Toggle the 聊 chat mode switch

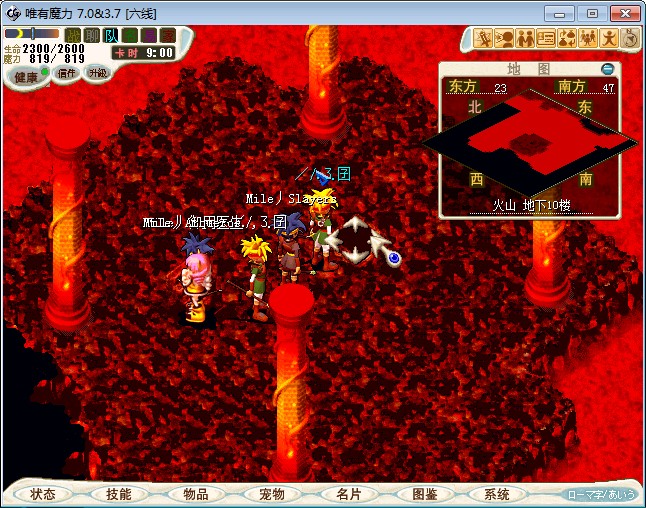click(92, 35)
